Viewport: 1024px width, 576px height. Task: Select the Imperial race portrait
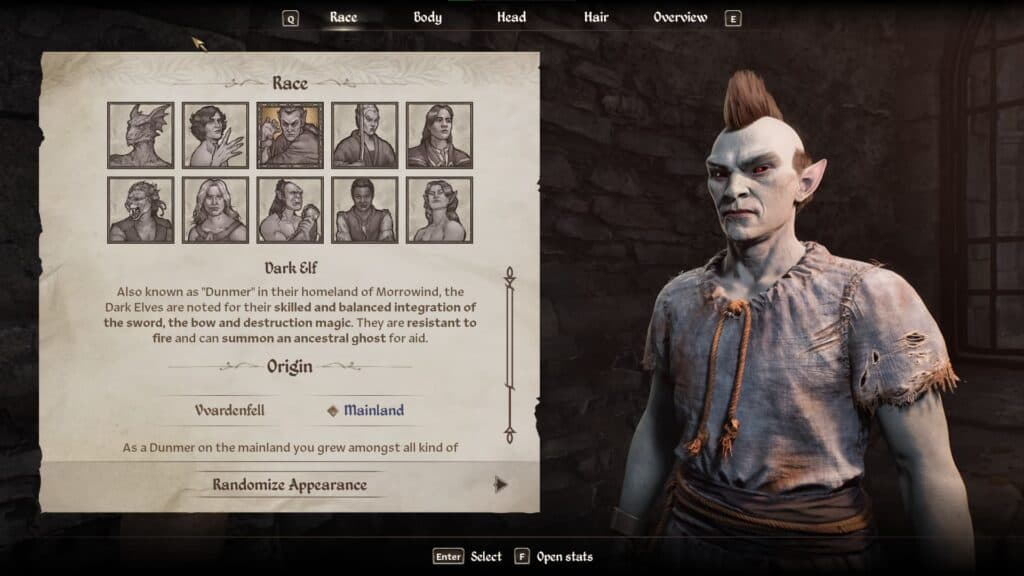click(x=439, y=135)
